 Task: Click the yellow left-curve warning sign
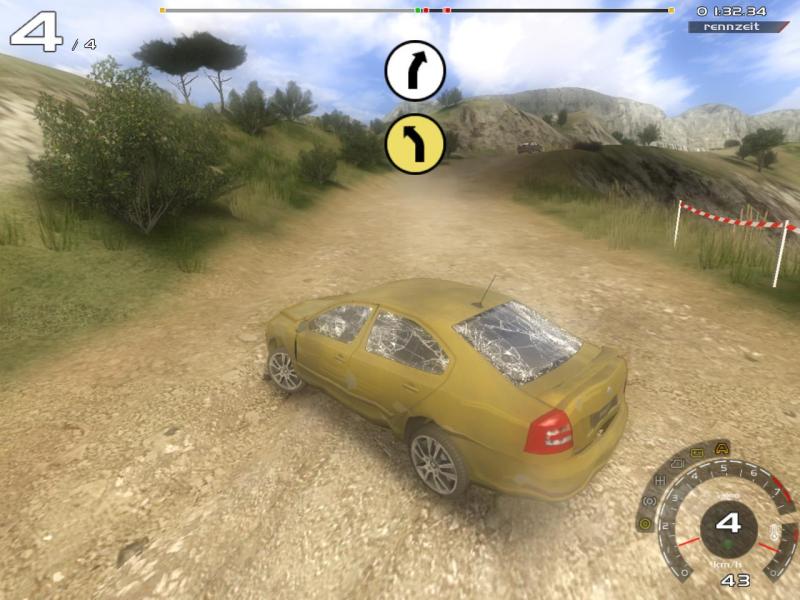(415, 143)
